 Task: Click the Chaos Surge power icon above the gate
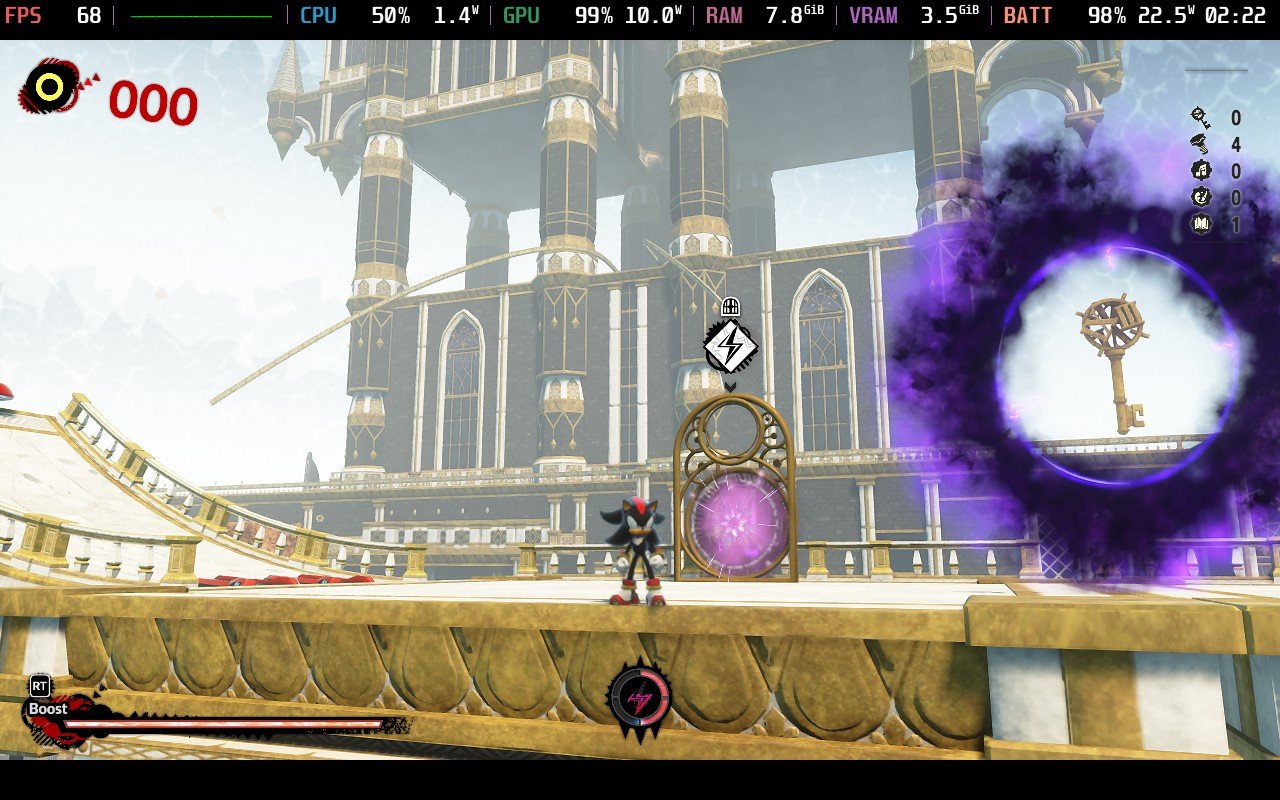[x=732, y=346]
